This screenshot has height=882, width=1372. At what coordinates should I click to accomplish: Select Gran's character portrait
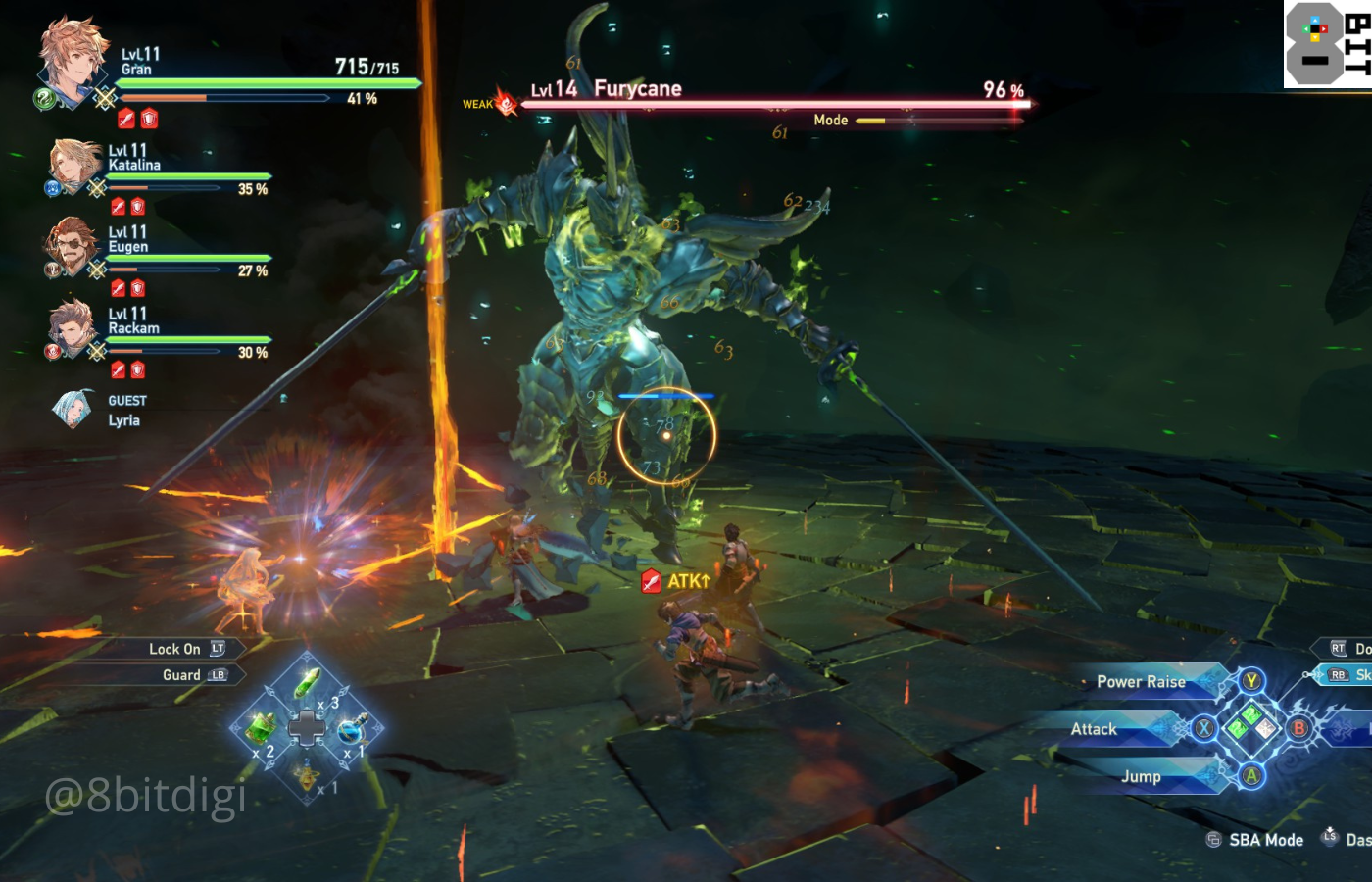72,59
